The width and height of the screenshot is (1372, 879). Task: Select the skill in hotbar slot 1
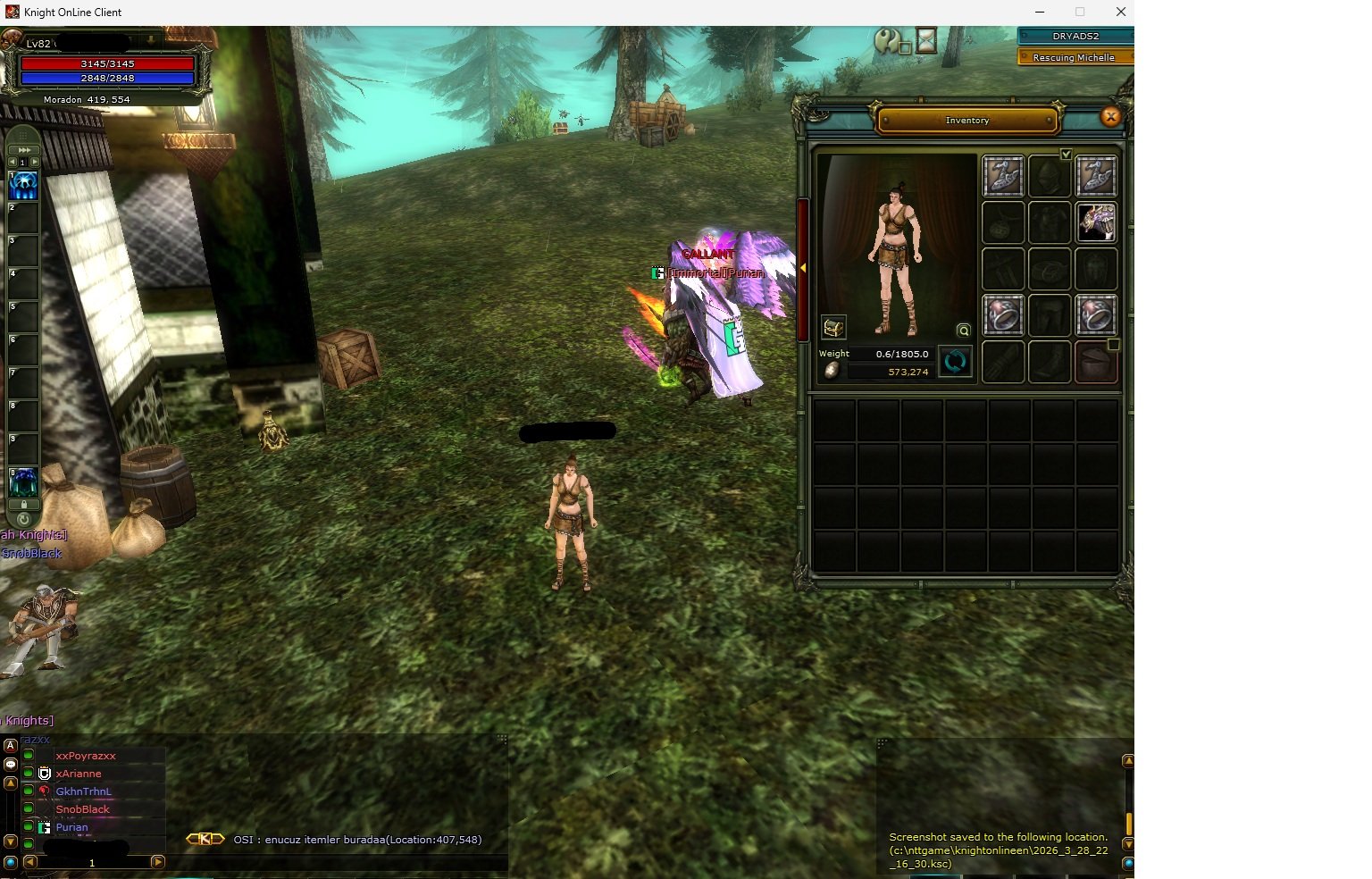(22, 185)
